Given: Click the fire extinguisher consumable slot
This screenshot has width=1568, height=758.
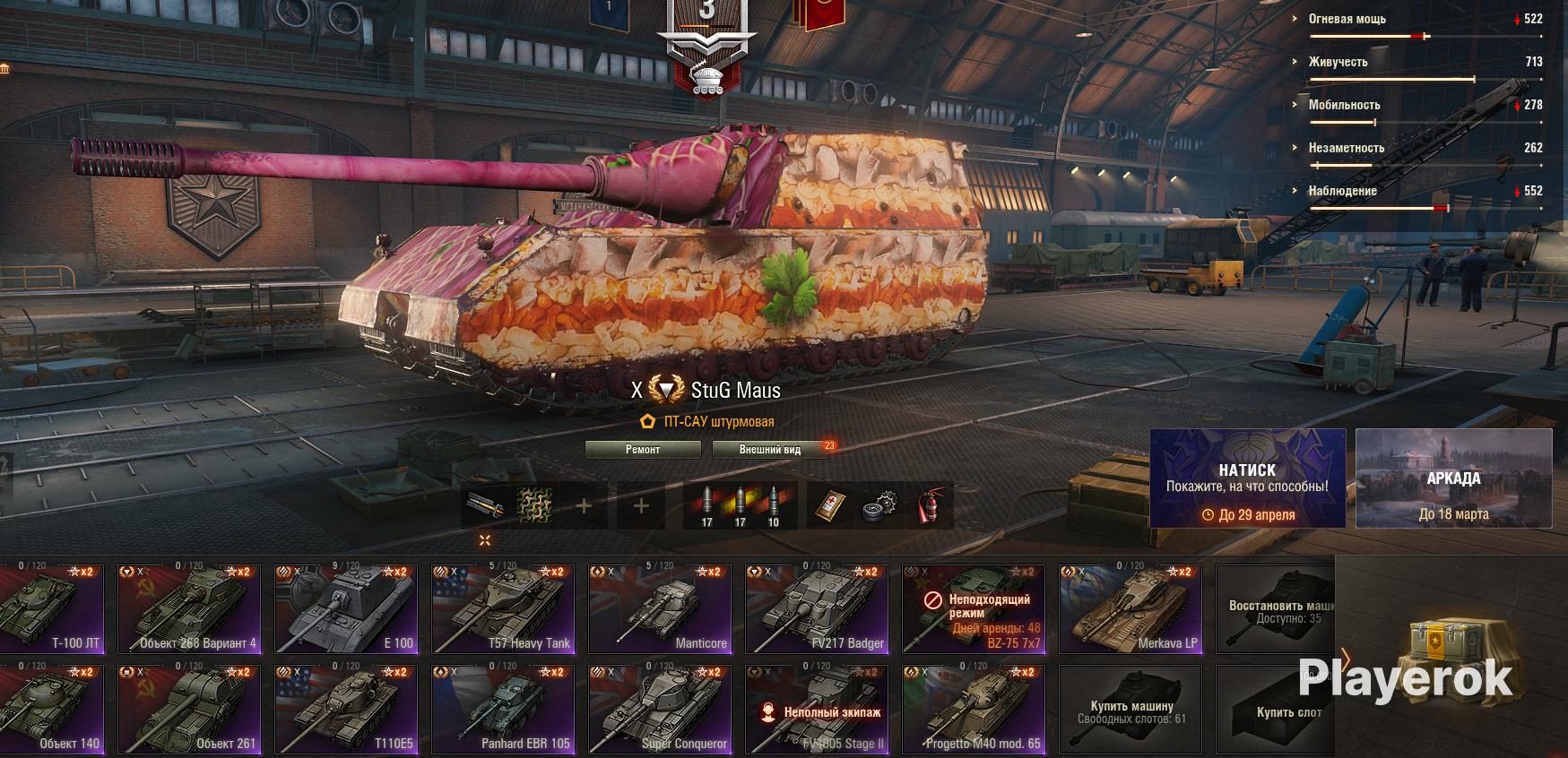Looking at the screenshot, I should tap(932, 506).
